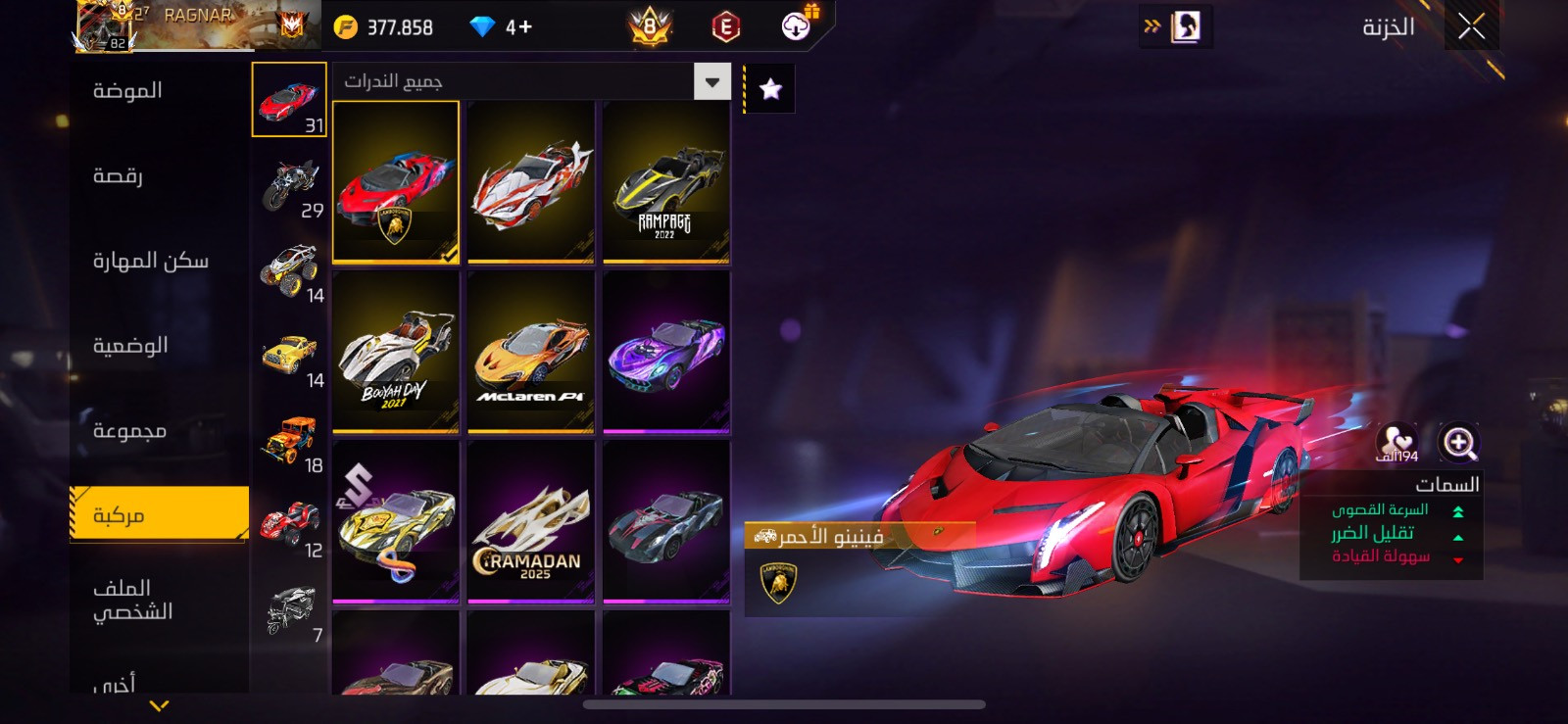The image size is (1568, 724).
Task: Click the diamond currency plus button
Action: pyautogui.click(x=519, y=27)
